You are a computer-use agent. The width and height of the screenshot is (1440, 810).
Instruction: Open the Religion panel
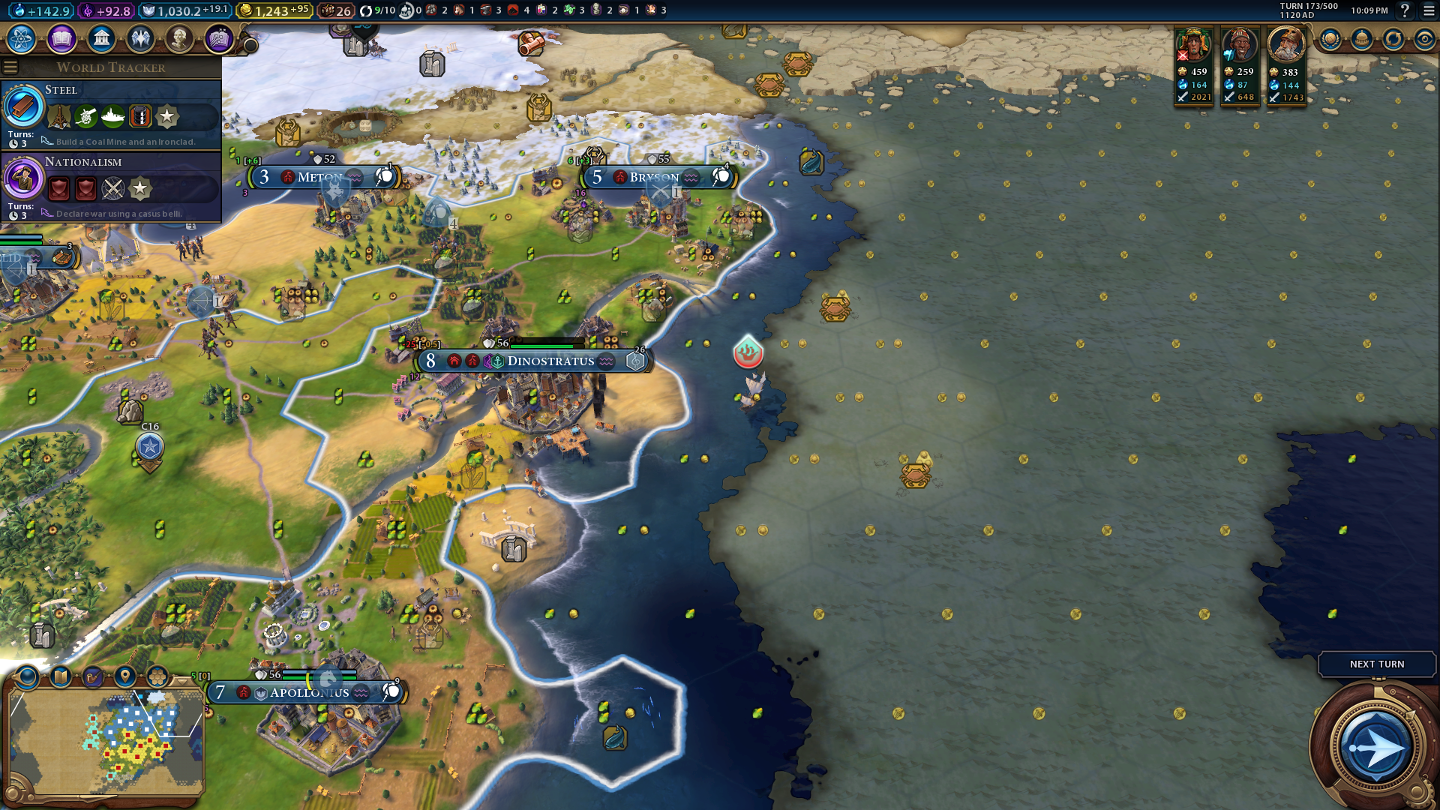[x=140, y=39]
